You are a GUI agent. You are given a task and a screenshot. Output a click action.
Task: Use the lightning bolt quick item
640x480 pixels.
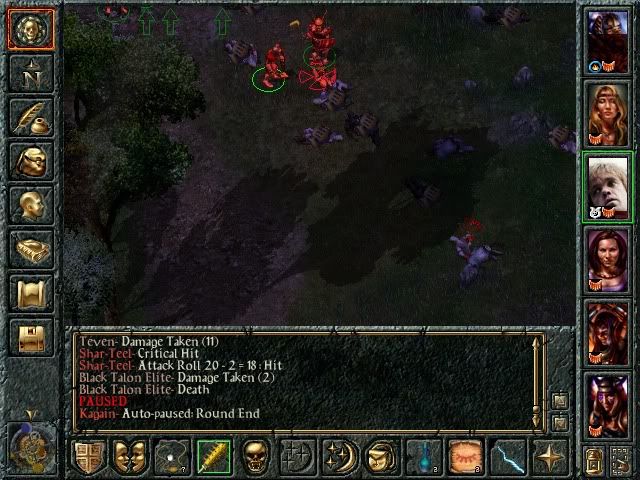tap(507, 456)
